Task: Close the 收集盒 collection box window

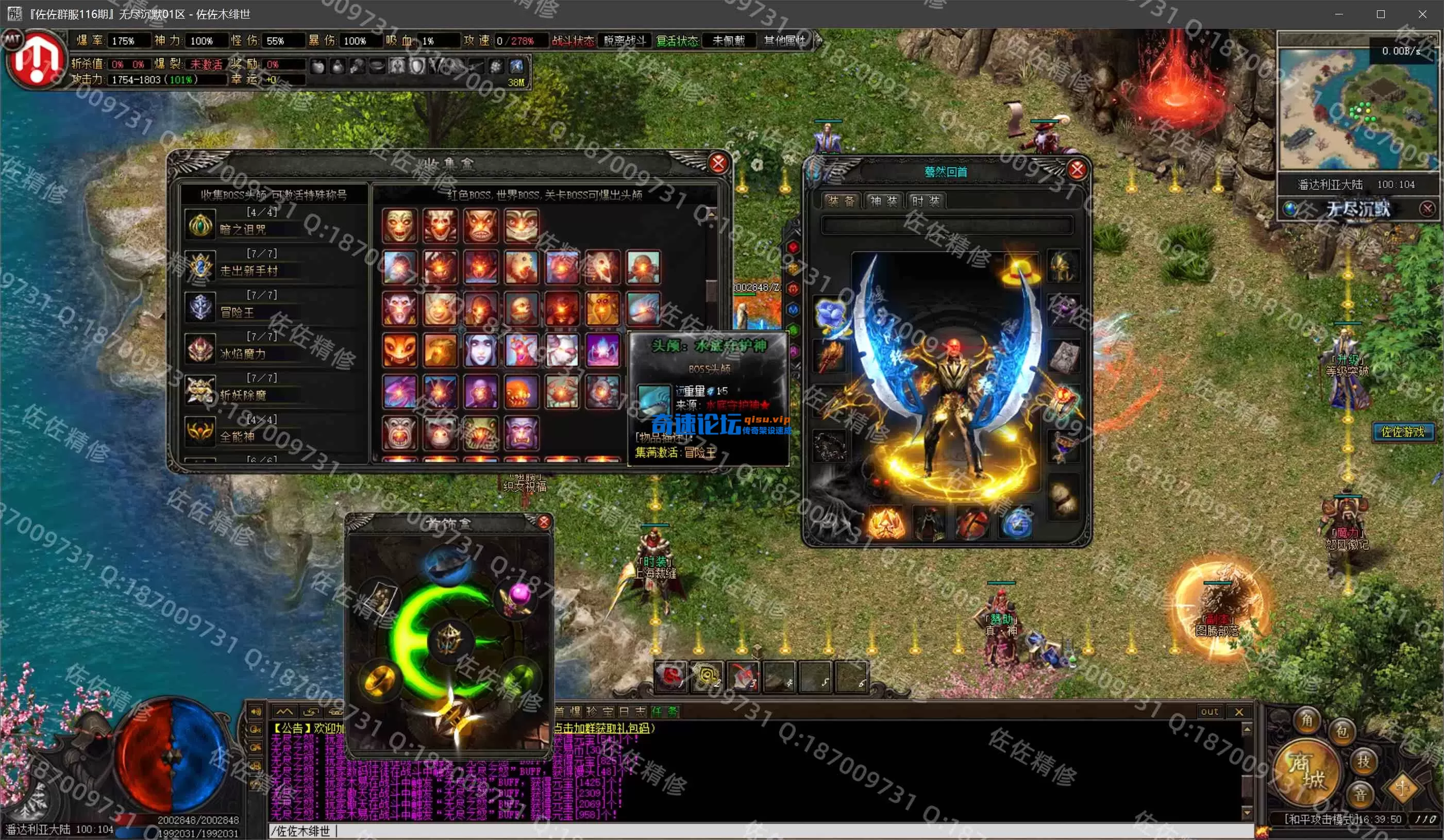Action: [718, 164]
